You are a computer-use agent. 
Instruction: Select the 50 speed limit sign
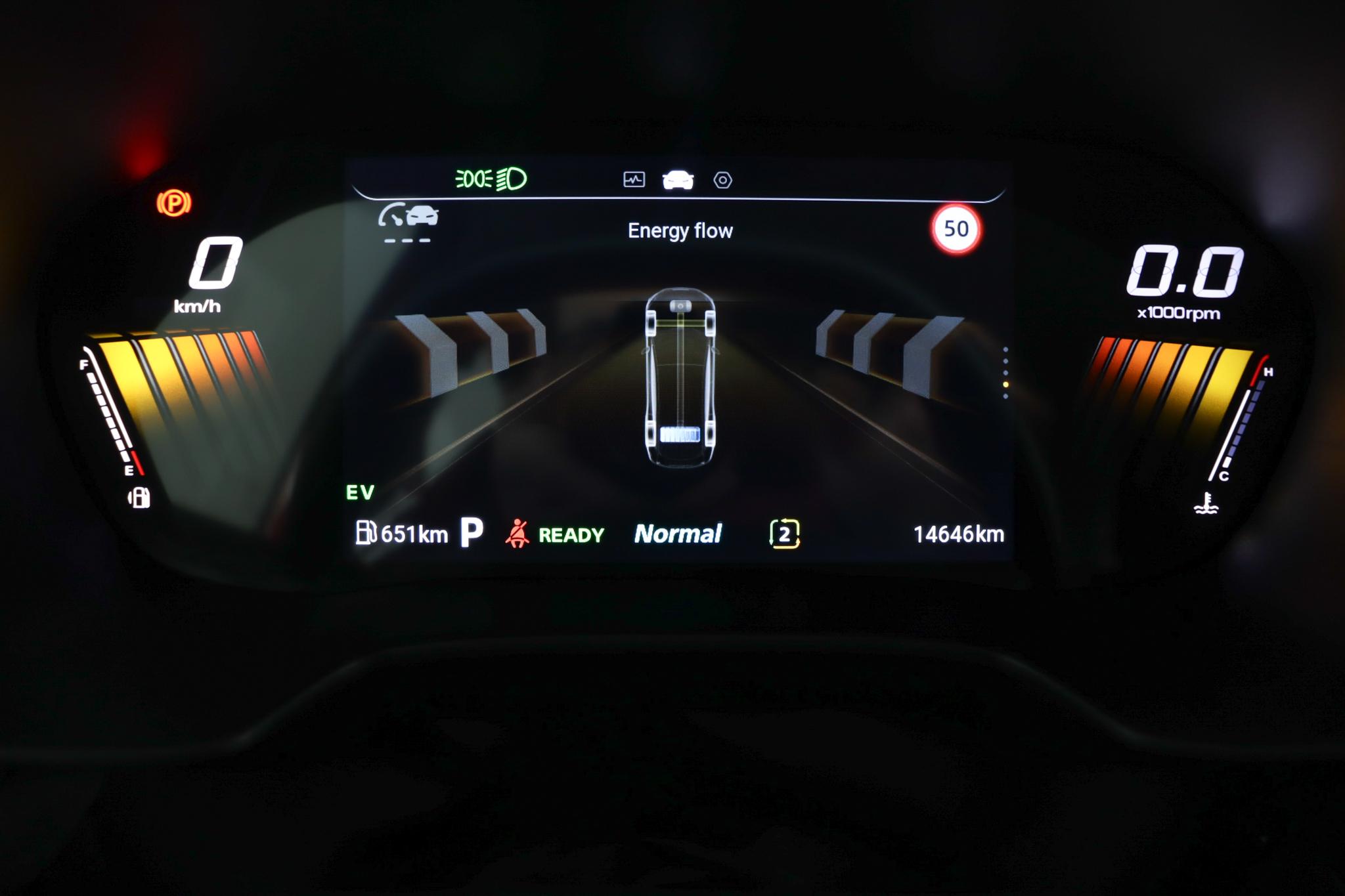(x=956, y=229)
